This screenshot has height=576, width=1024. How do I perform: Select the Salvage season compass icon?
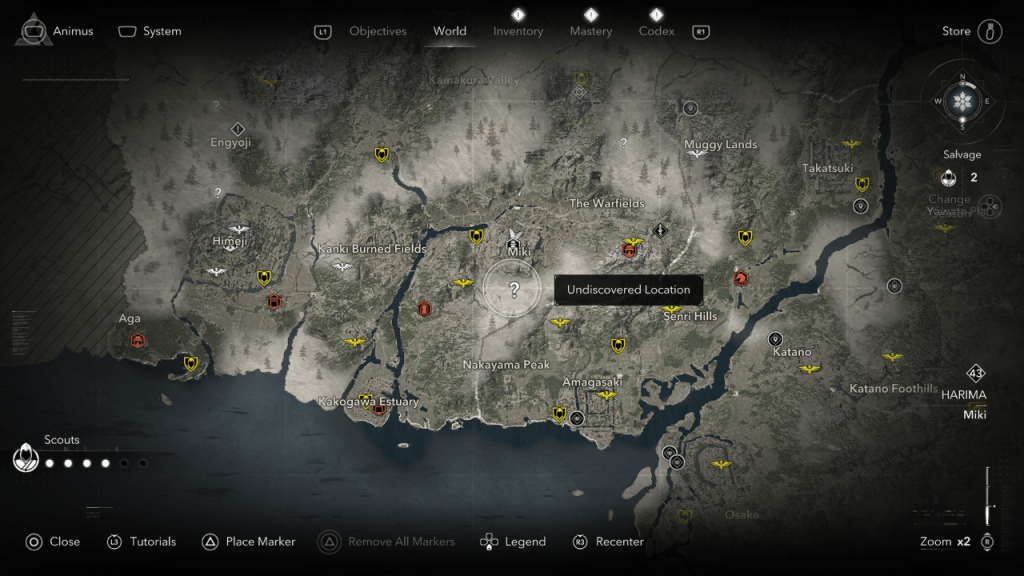coord(962,101)
